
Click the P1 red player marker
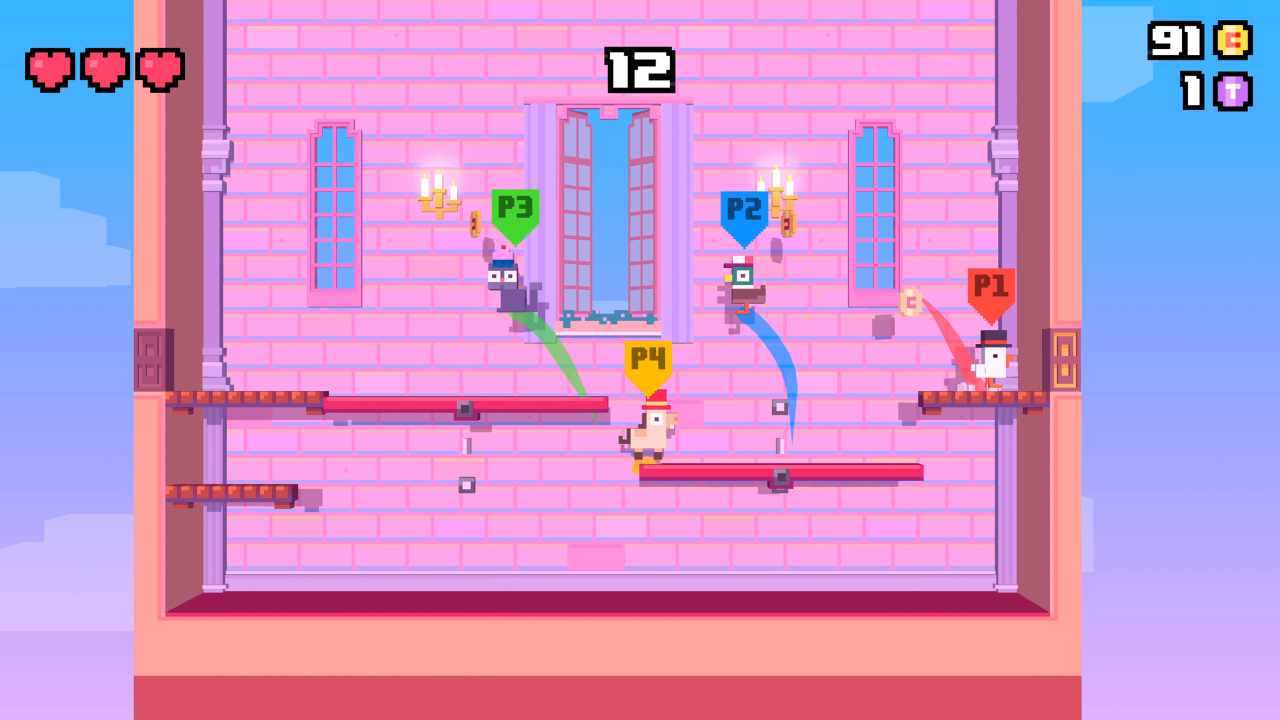pos(991,289)
